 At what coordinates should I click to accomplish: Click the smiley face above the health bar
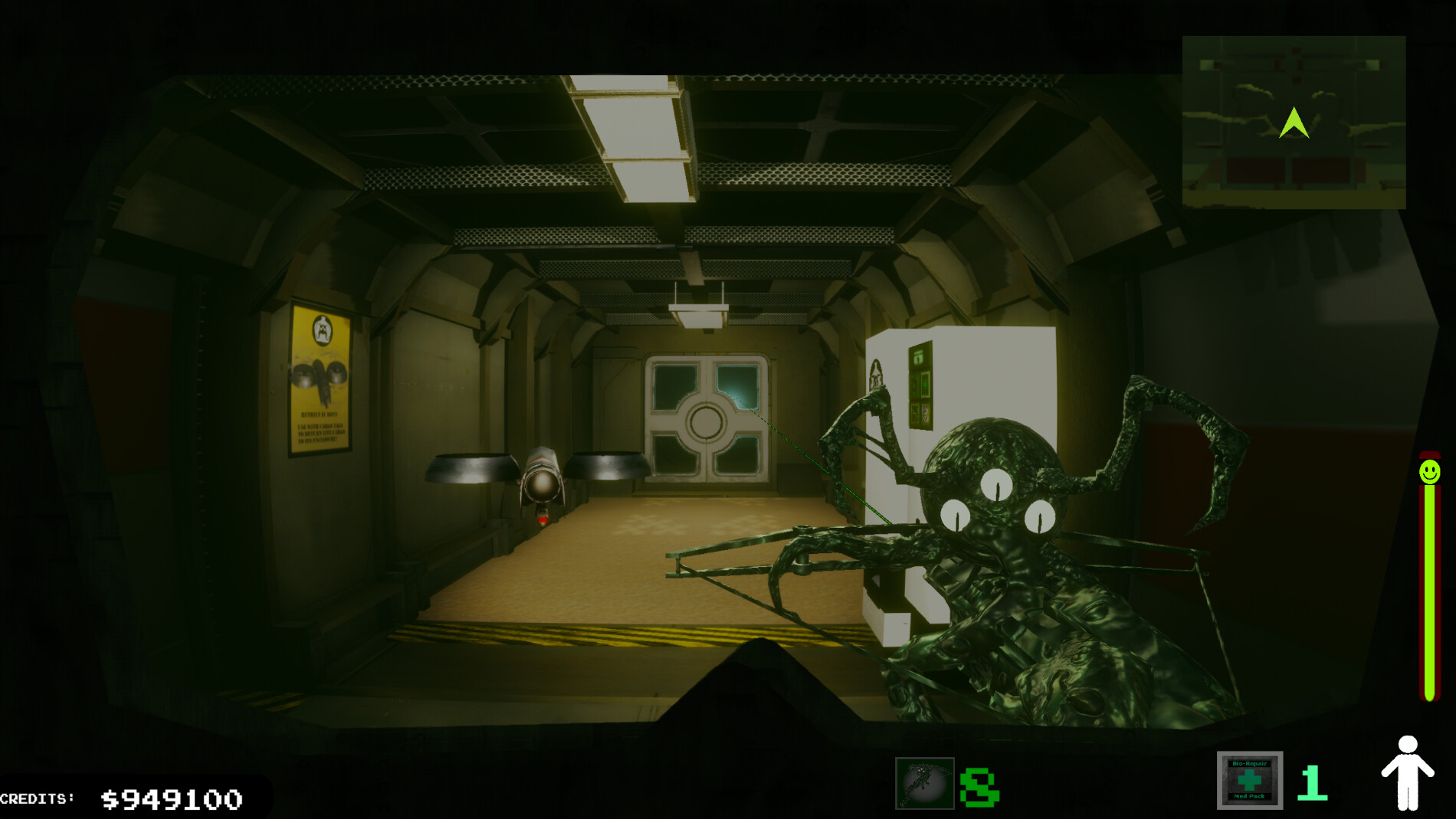1428,470
